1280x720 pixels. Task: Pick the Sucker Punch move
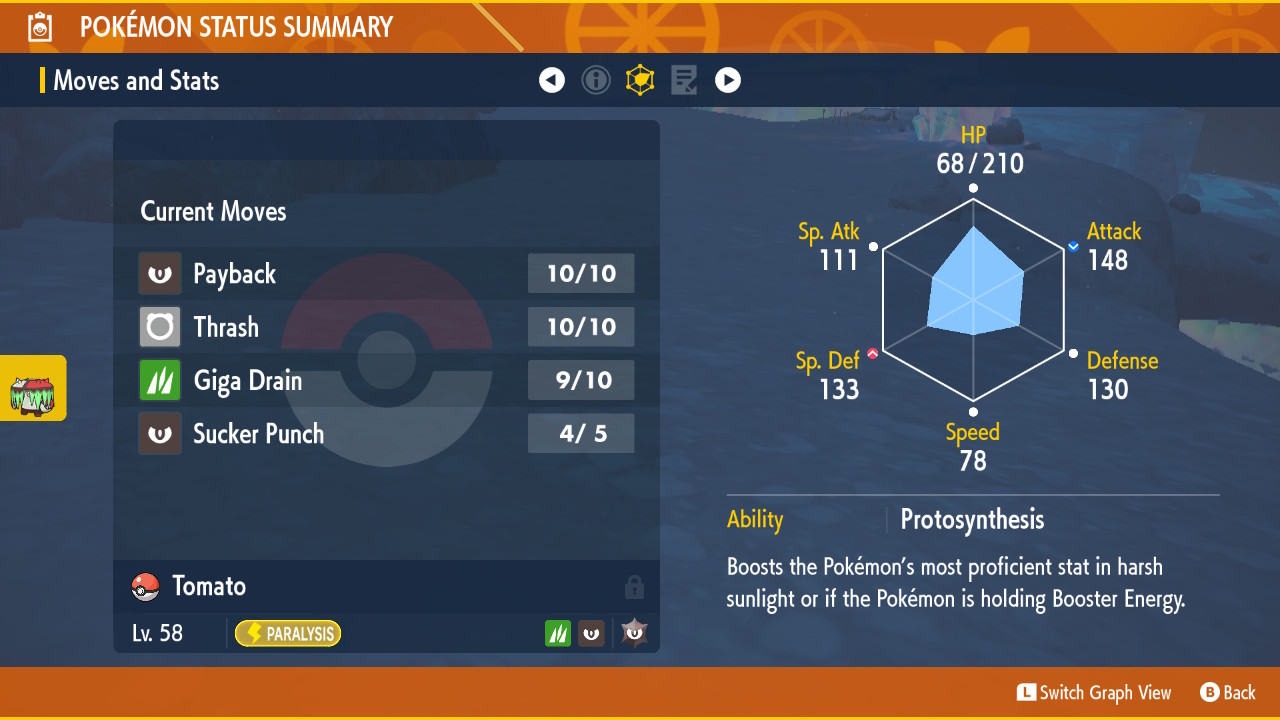tap(386, 434)
